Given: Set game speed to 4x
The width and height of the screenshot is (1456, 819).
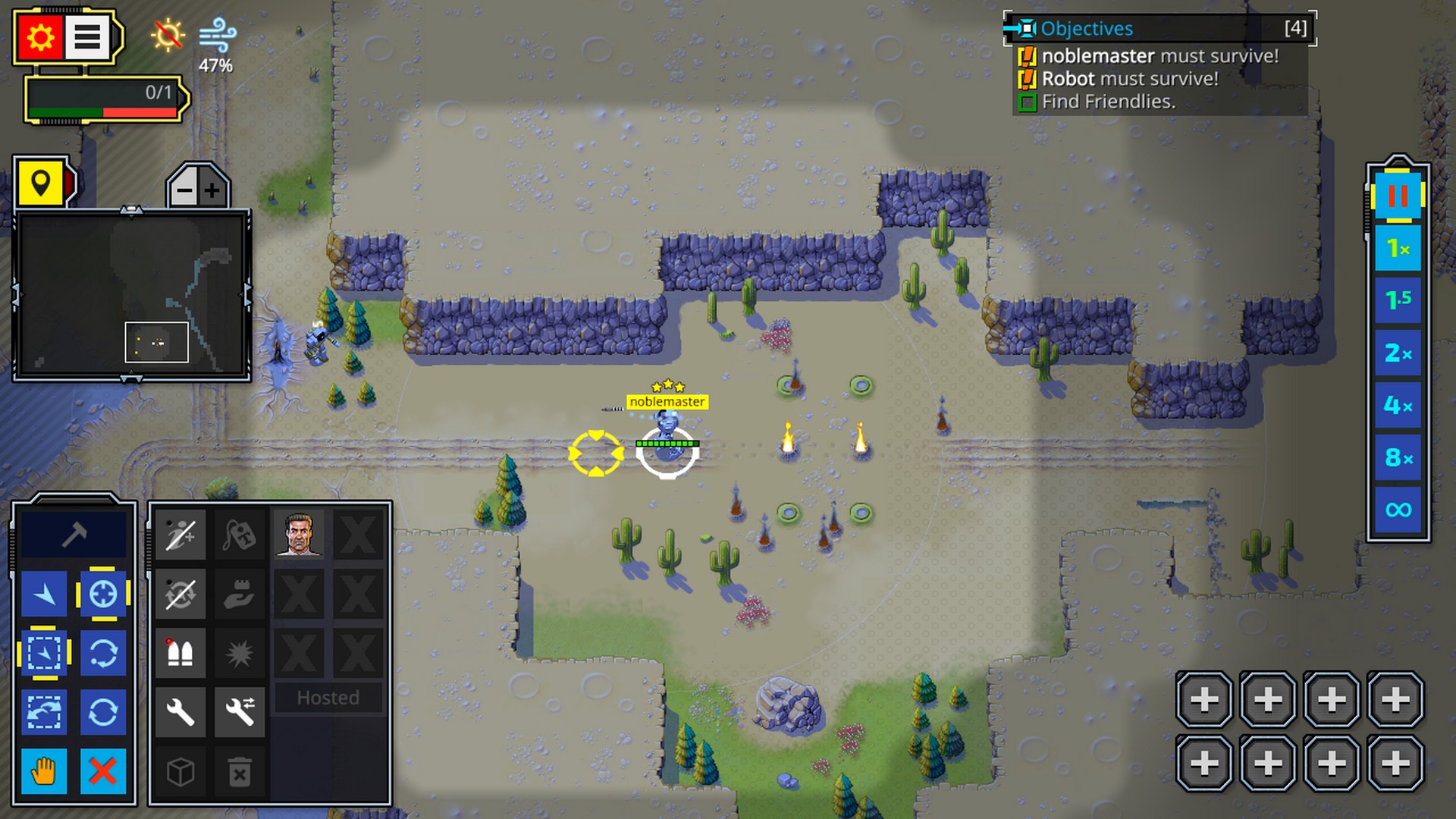Looking at the screenshot, I should click(1399, 406).
